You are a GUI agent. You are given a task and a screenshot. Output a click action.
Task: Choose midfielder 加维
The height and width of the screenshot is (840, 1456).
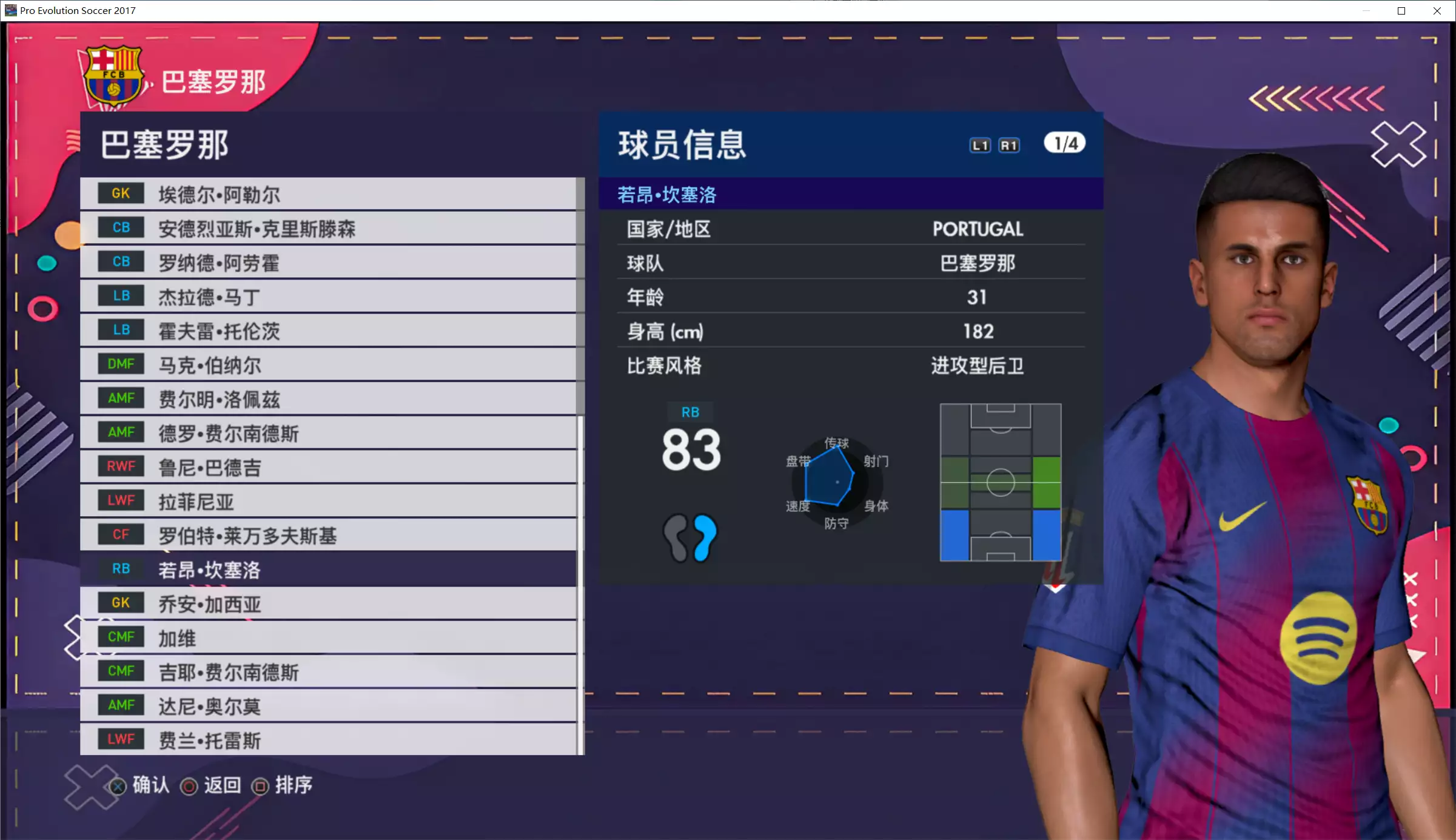pyautogui.click(x=327, y=637)
